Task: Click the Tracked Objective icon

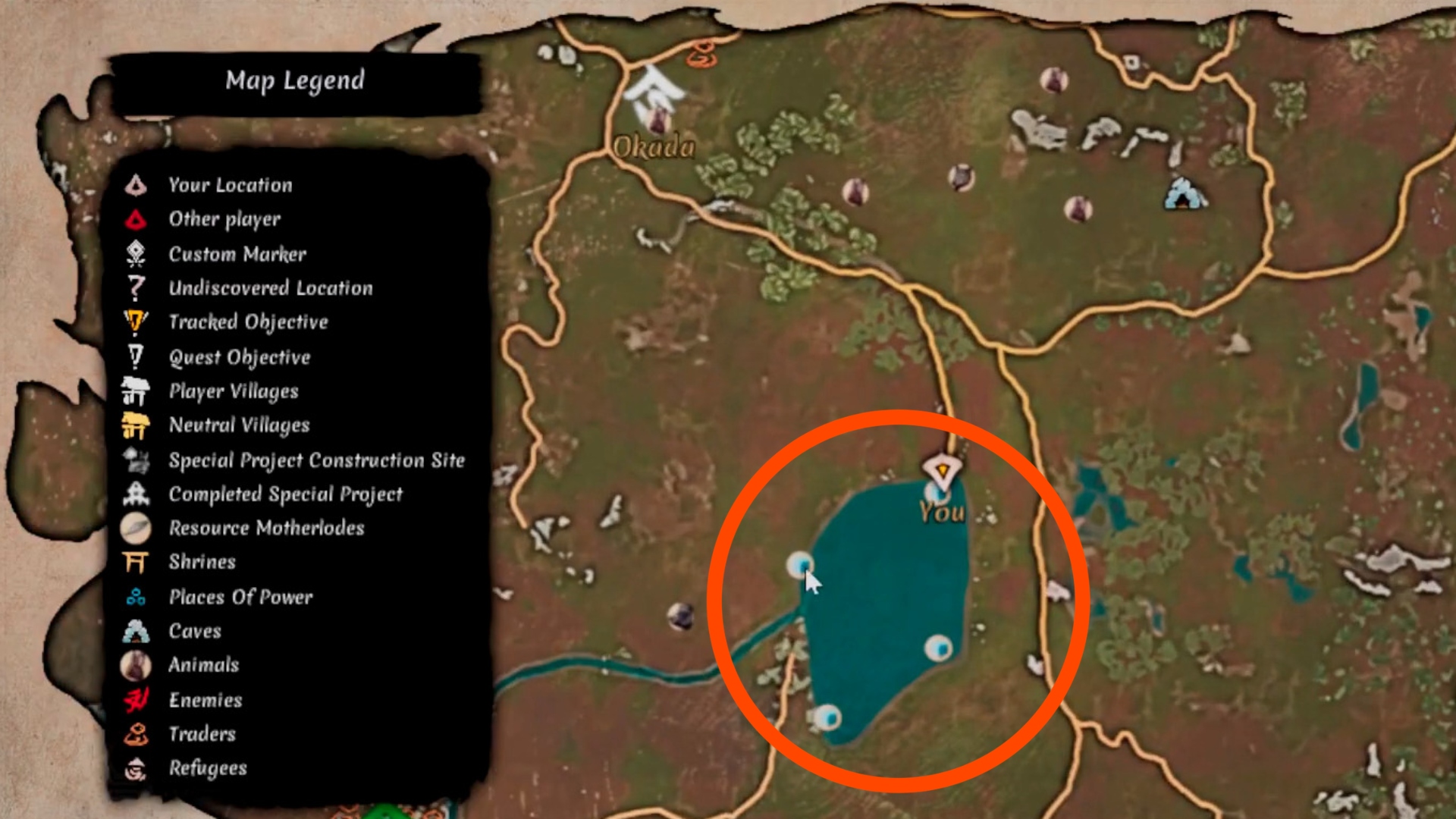Action: tap(135, 322)
